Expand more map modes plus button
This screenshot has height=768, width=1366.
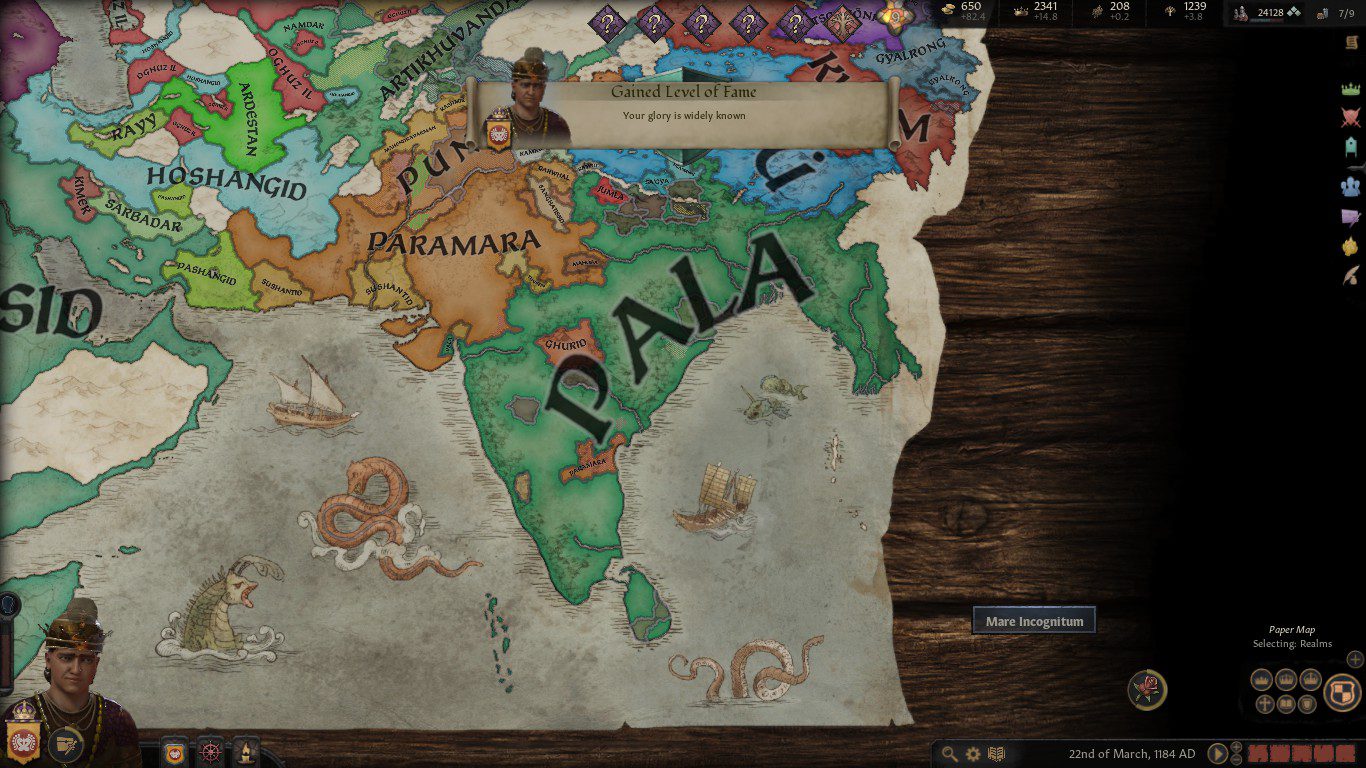(x=1355, y=659)
